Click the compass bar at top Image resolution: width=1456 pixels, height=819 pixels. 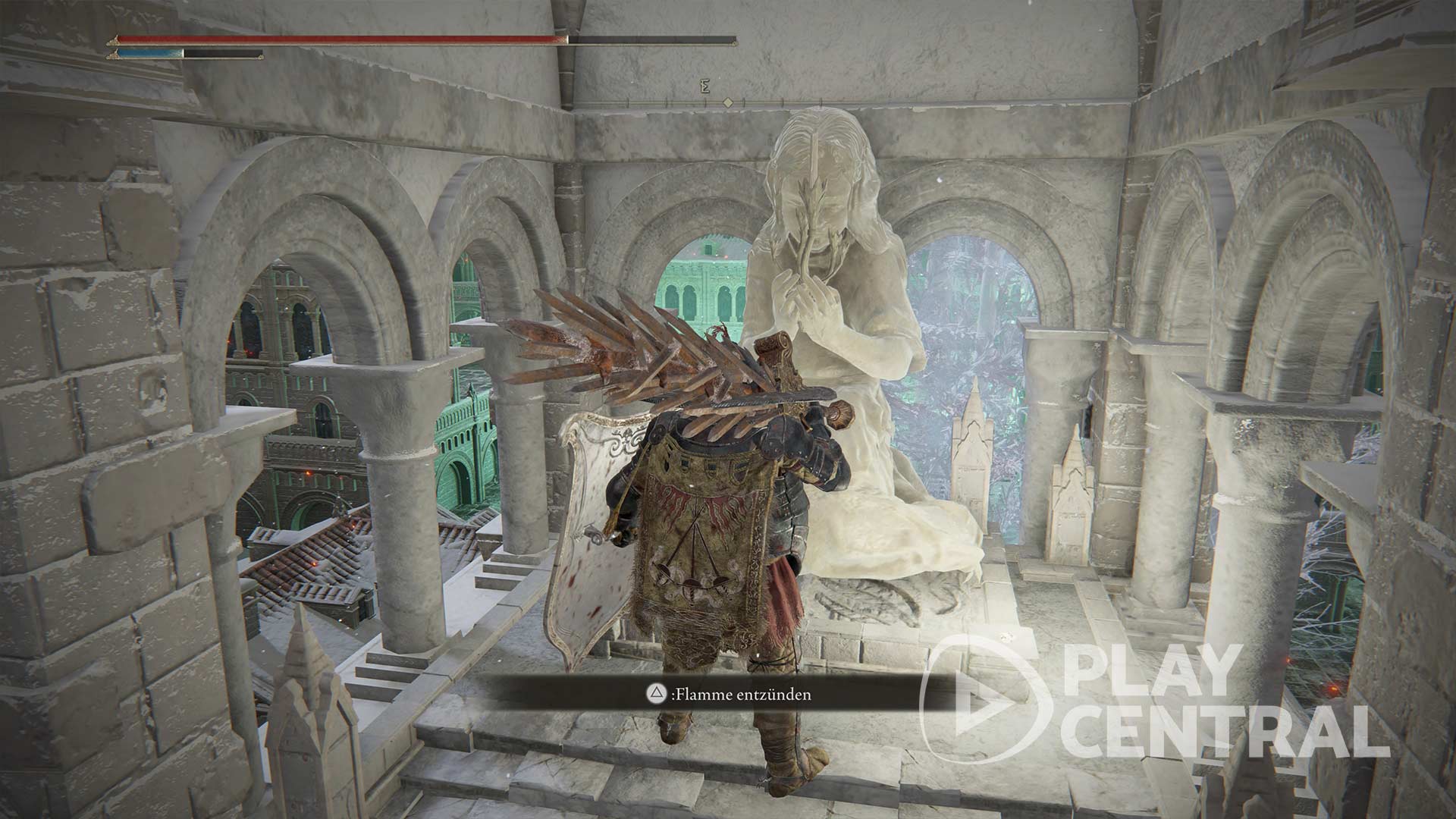pos(728,102)
